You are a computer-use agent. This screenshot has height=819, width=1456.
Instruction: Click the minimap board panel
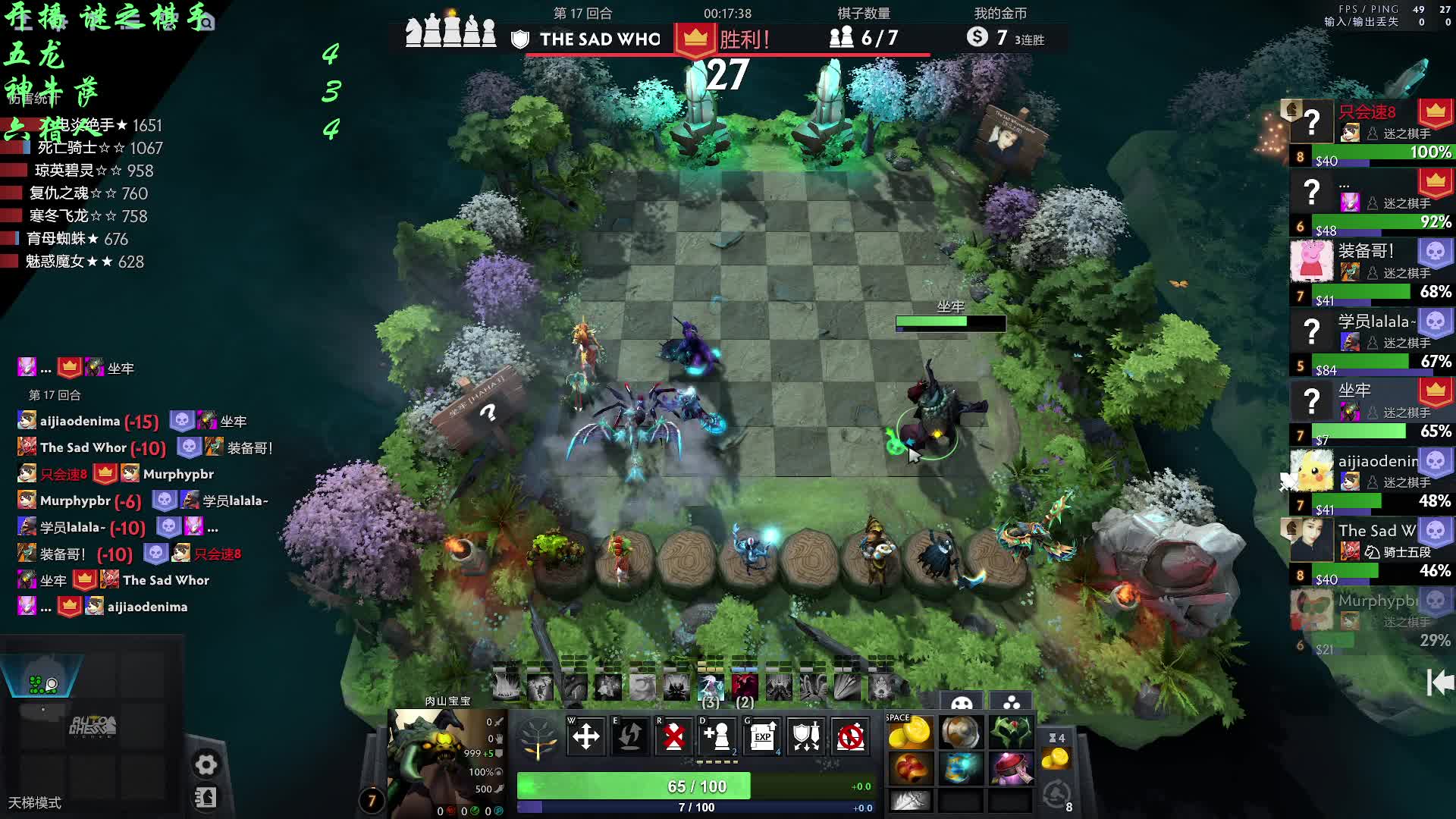[93, 726]
